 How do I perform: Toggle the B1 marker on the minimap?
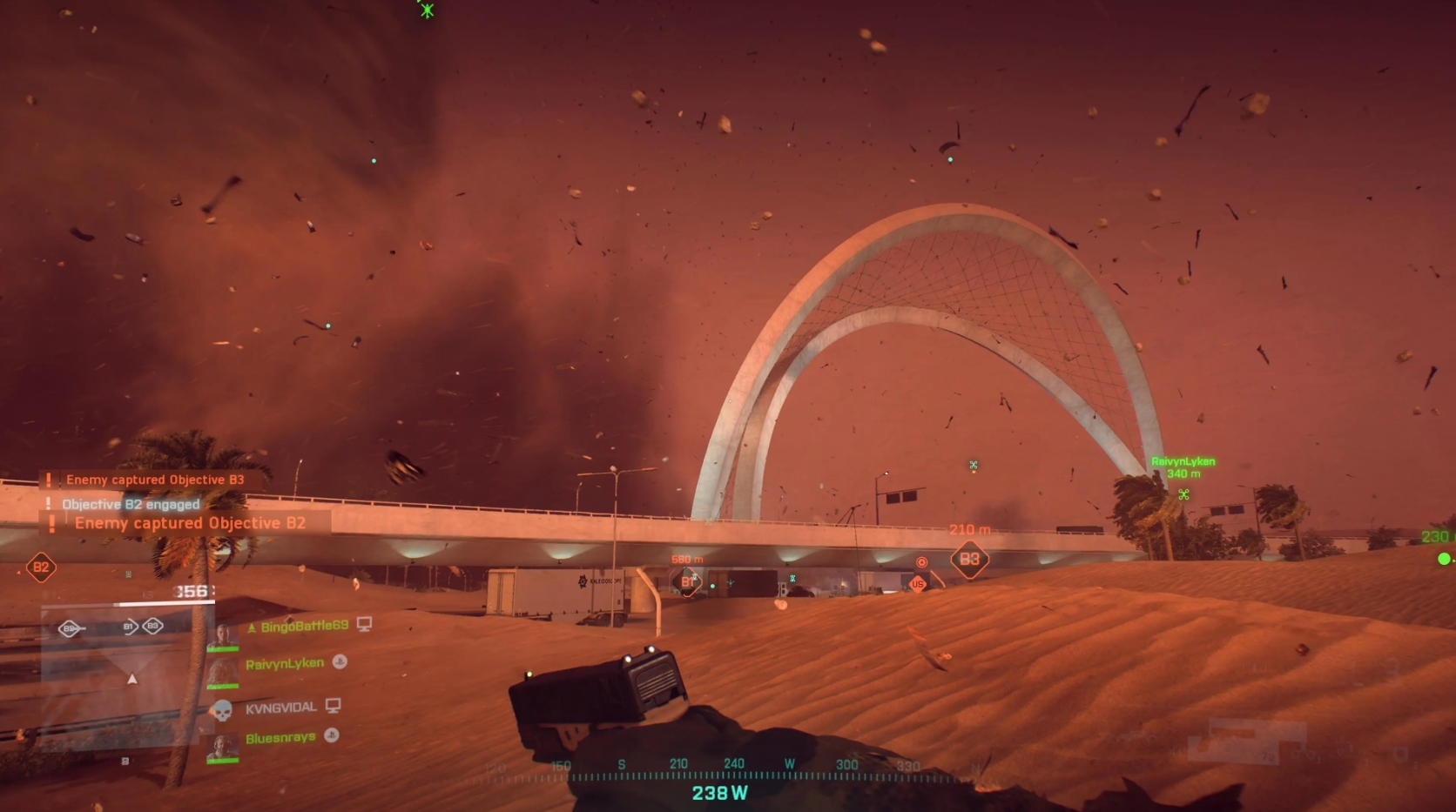click(130, 627)
